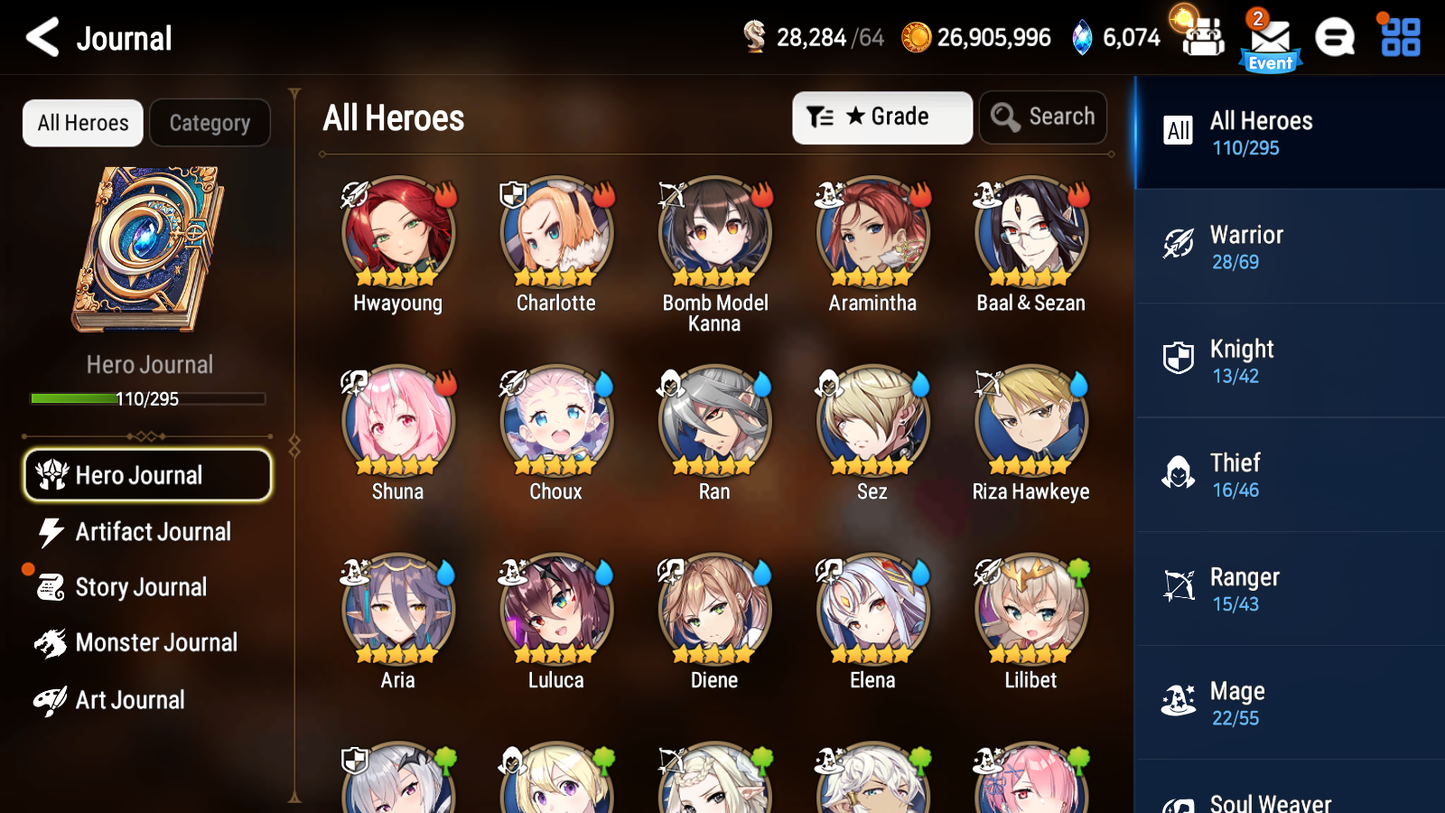Open the Search function
Viewport: 1445px width, 813px height.
[x=1043, y=117]
